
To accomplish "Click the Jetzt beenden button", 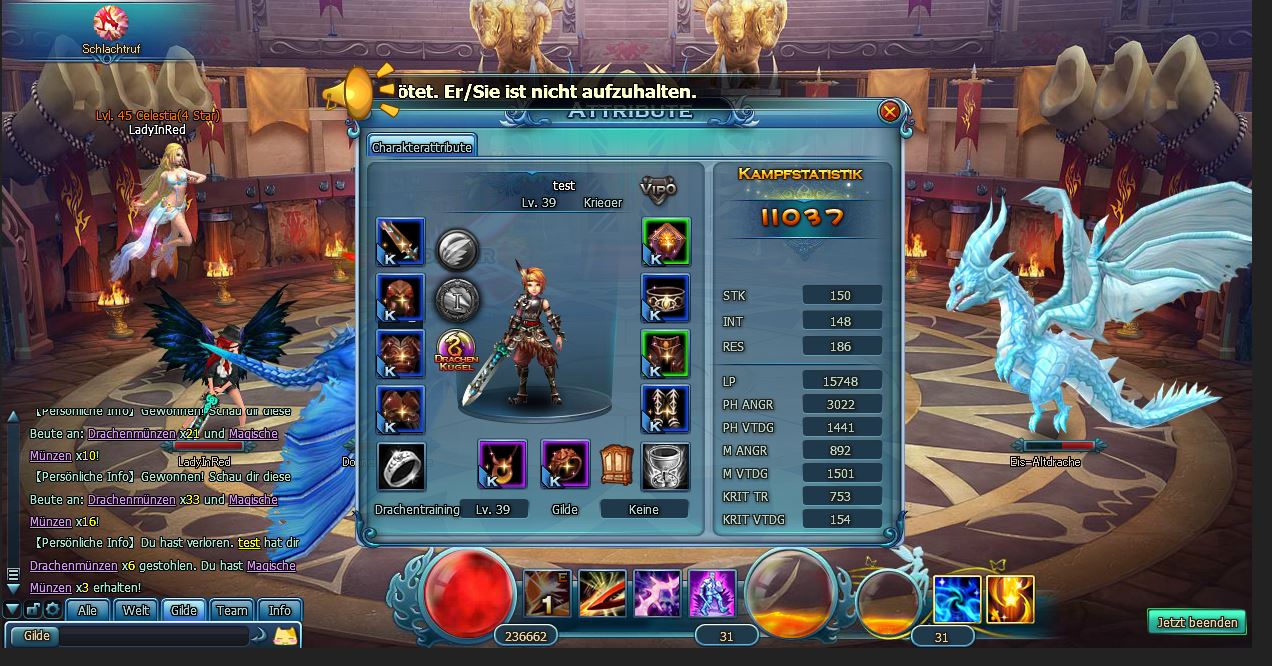I will pos(1196,622).
